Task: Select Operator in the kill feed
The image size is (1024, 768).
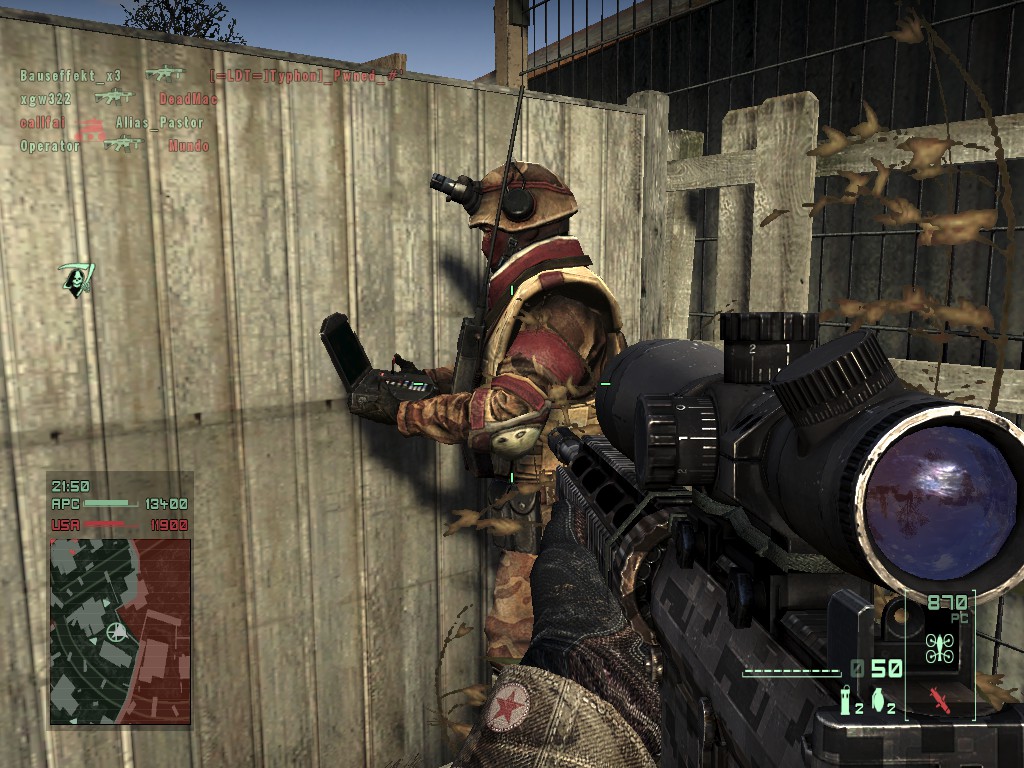Action: [x=50, y=146]
